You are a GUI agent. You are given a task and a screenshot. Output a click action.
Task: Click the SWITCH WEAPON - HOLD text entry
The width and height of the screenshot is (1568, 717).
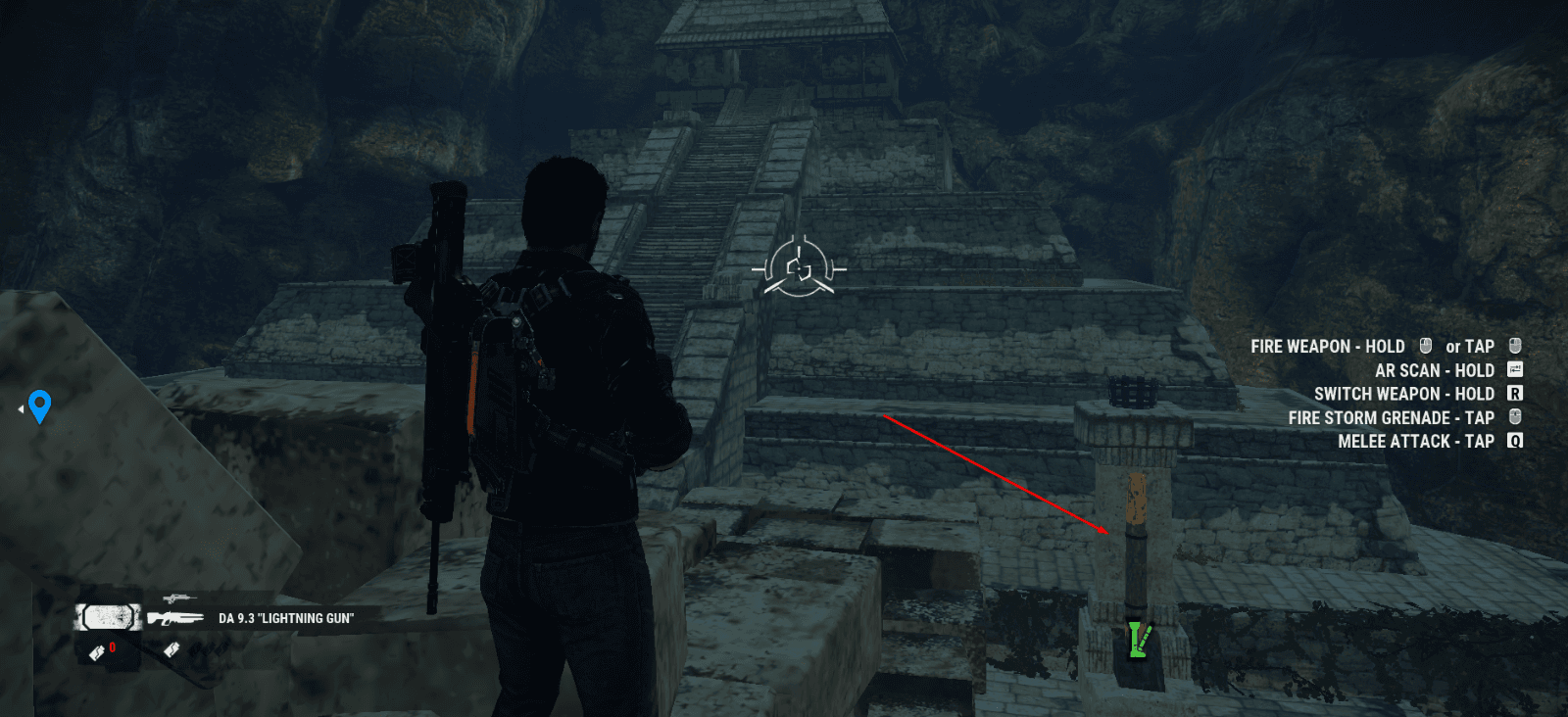click(x=1405, y=394)
